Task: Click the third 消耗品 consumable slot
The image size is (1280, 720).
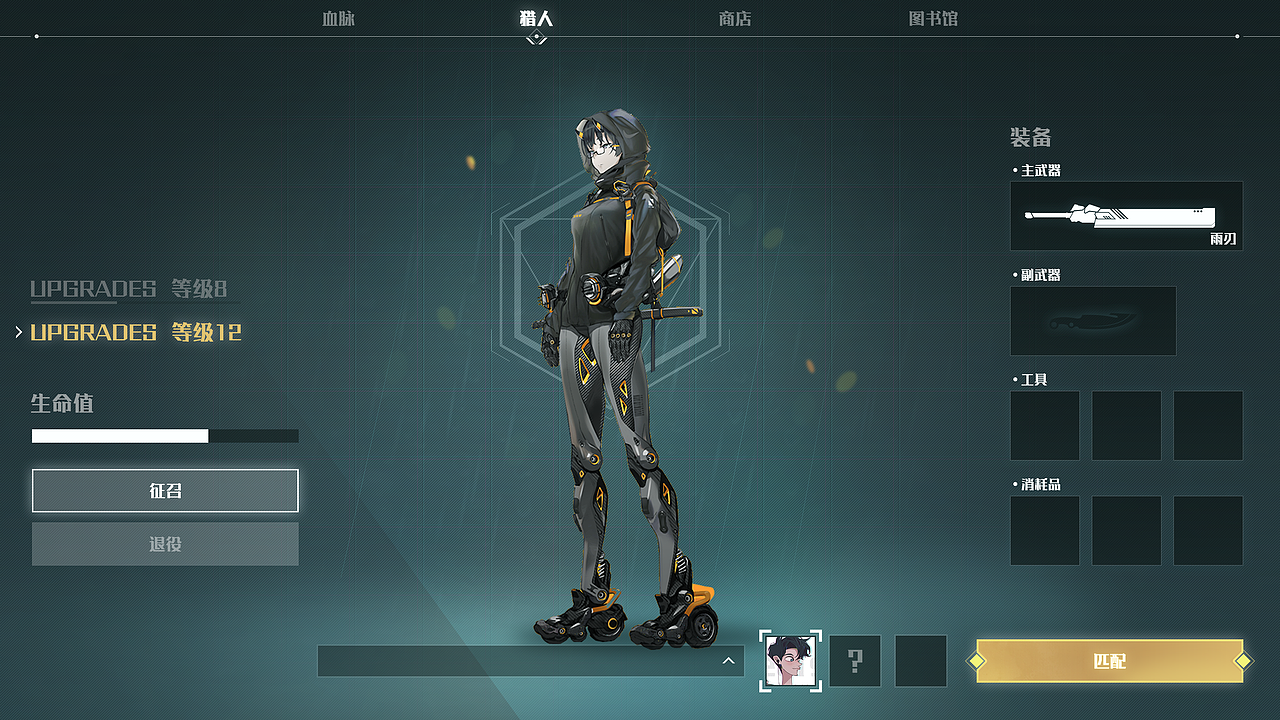Action: click(x=1208, y=530)
